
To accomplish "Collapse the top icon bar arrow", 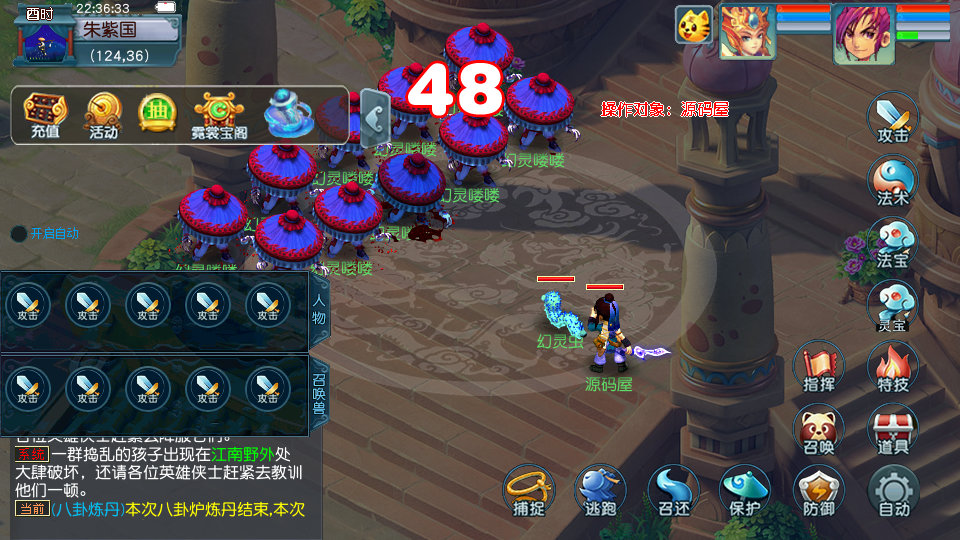I will point(374,117).
